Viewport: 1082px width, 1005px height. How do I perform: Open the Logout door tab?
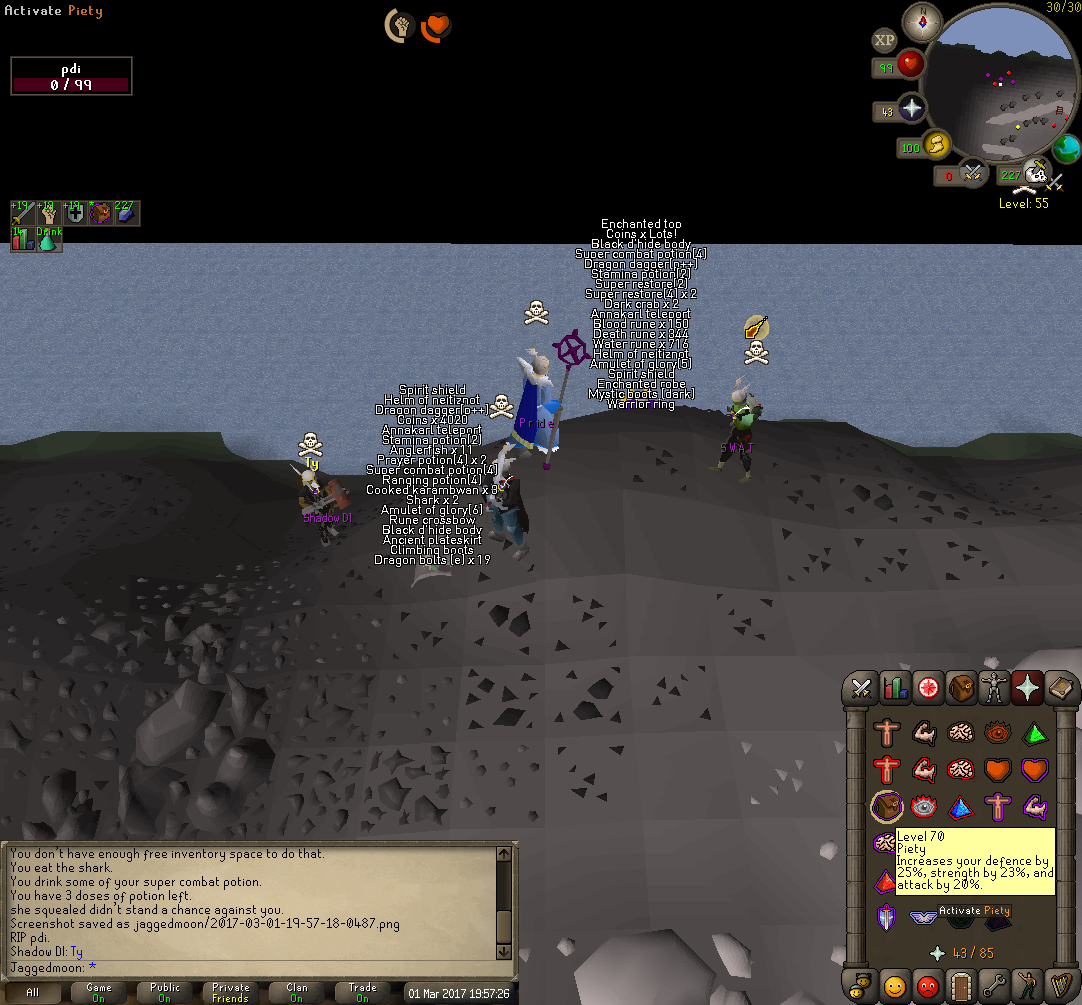click(962, 983)
